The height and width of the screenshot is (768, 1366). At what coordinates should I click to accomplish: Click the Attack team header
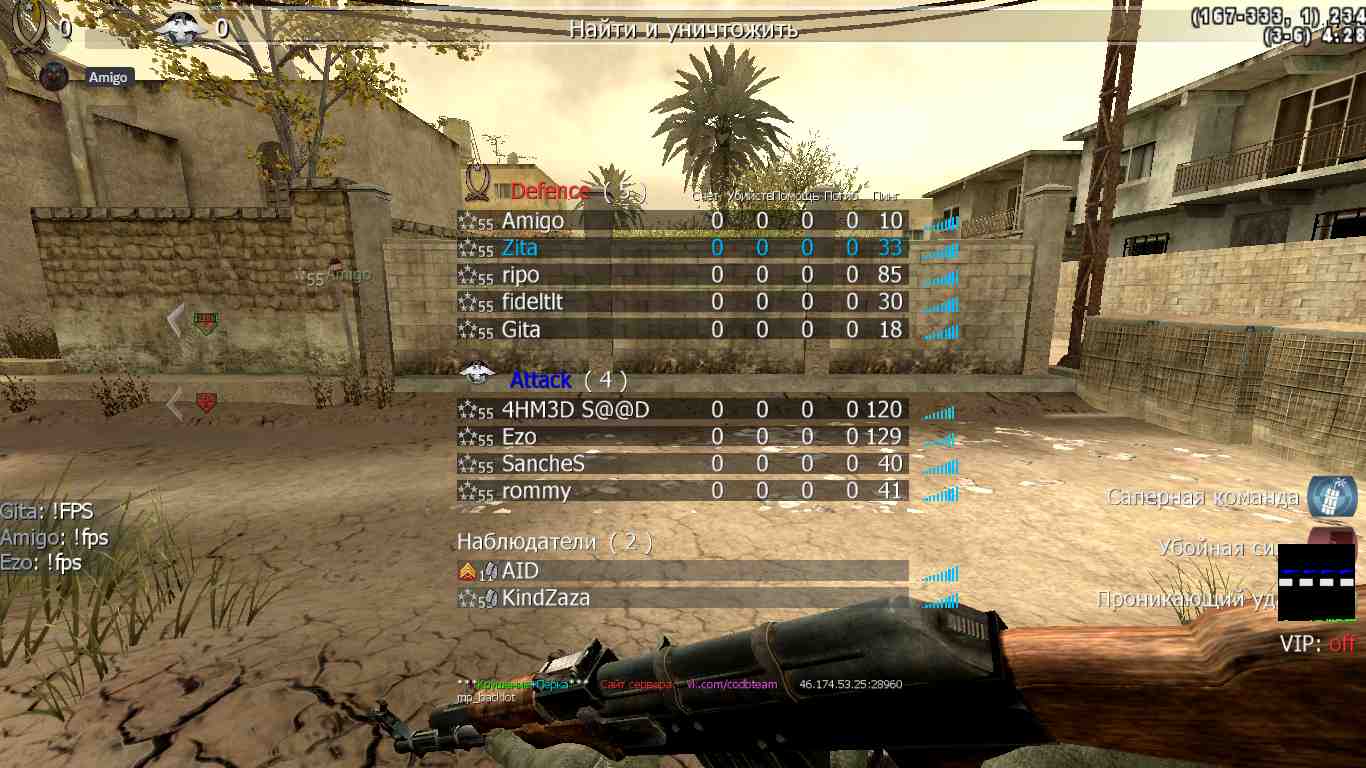(541, 380)
